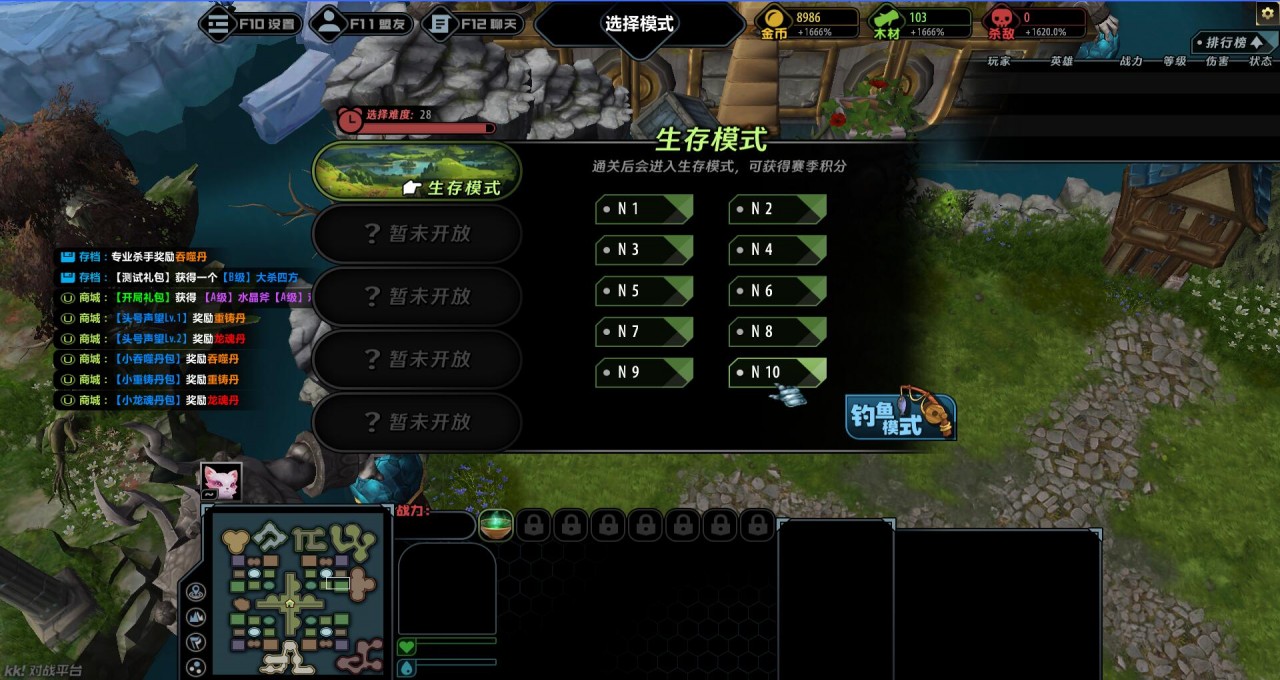This screenshot has height=680, width=1280.
Task: Start with difficulty N10
Action: pyautogui.click(x=777, y=373)
